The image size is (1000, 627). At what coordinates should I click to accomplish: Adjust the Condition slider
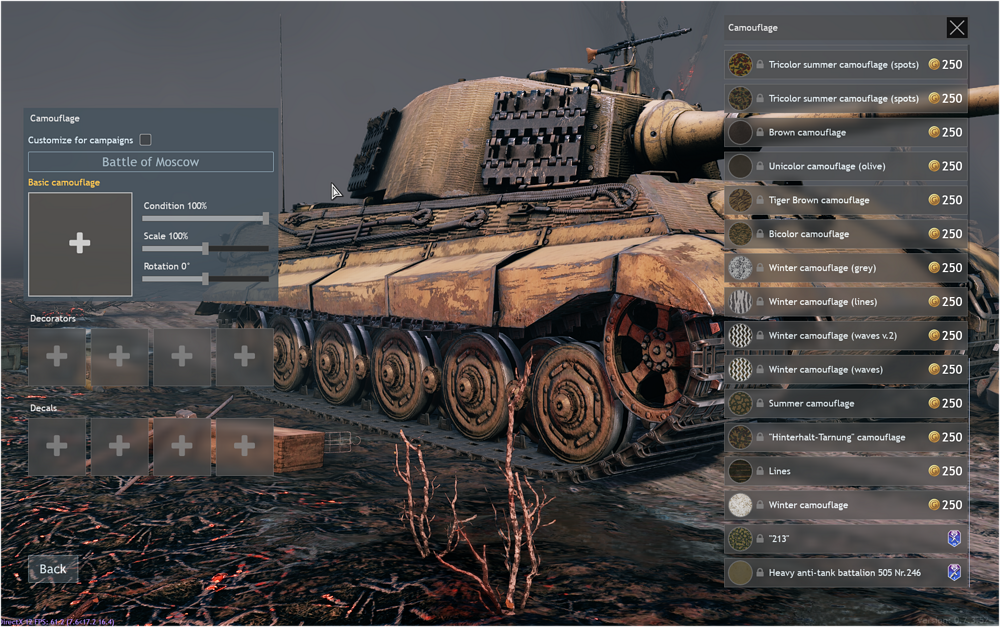click(265, 218)
